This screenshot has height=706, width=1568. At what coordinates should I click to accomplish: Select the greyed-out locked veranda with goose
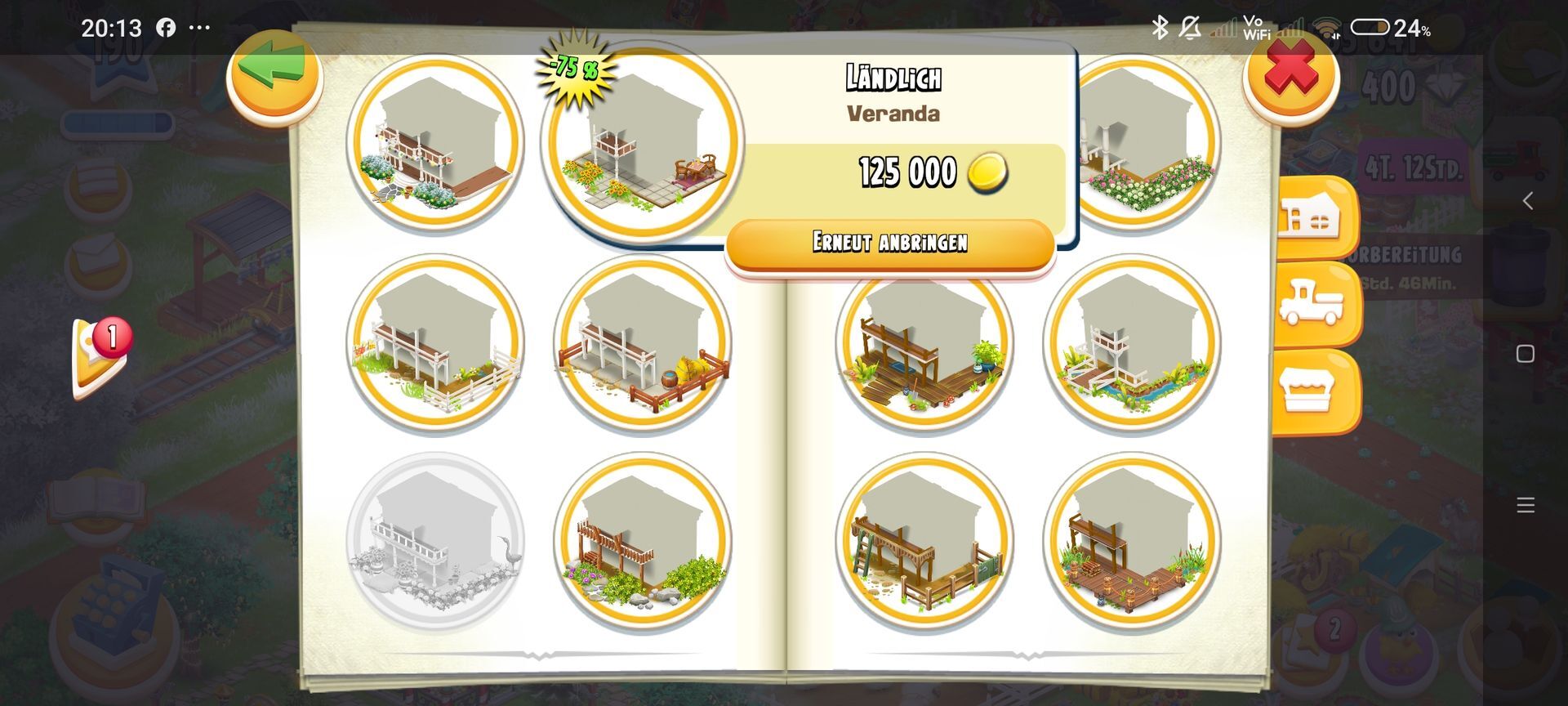point(436,541)
